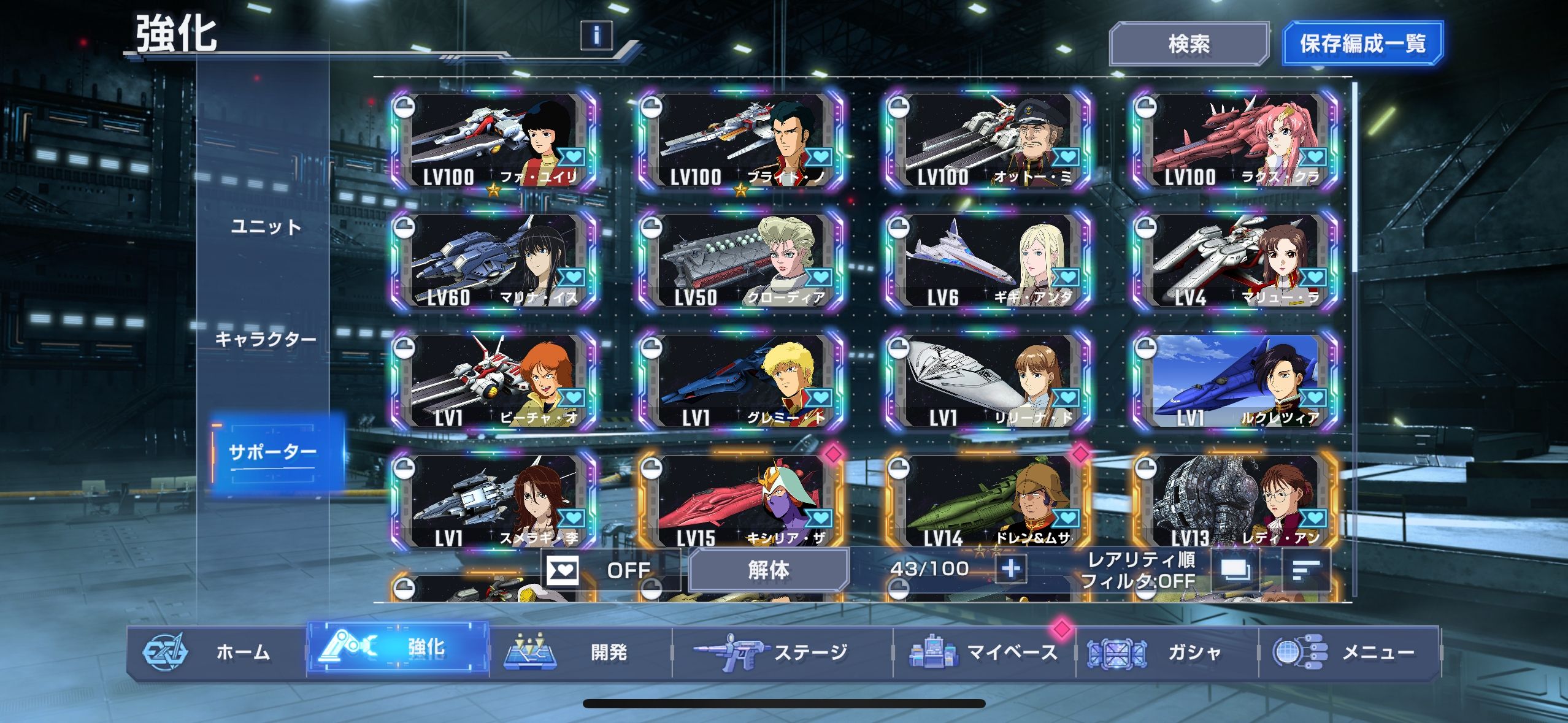The width and height of the screenshot is (1568, 723).
Task: Open the 保存編成一覧 saved formations list
Action: pyautogui.click(x=1362, y=44)
